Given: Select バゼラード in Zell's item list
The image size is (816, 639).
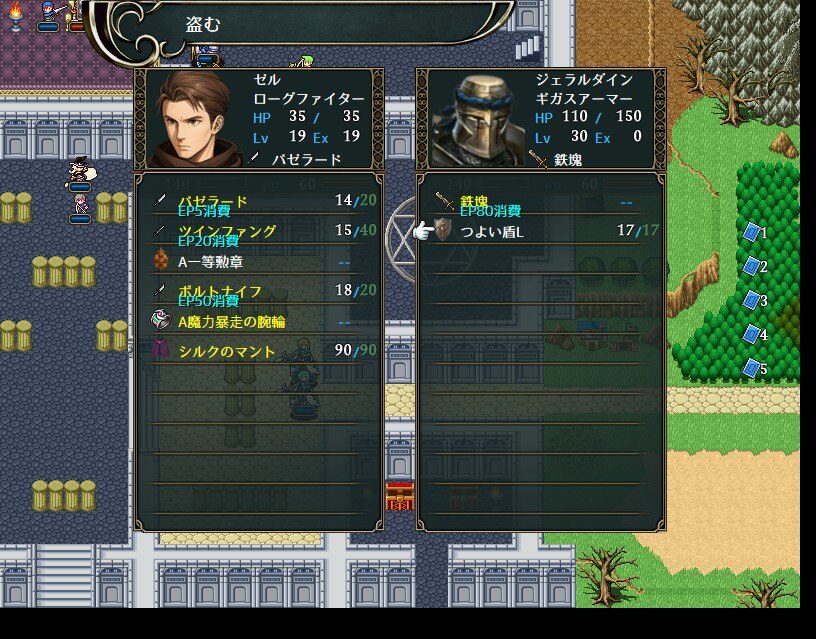Looking at the screenshot, I should tap(258, 202).
